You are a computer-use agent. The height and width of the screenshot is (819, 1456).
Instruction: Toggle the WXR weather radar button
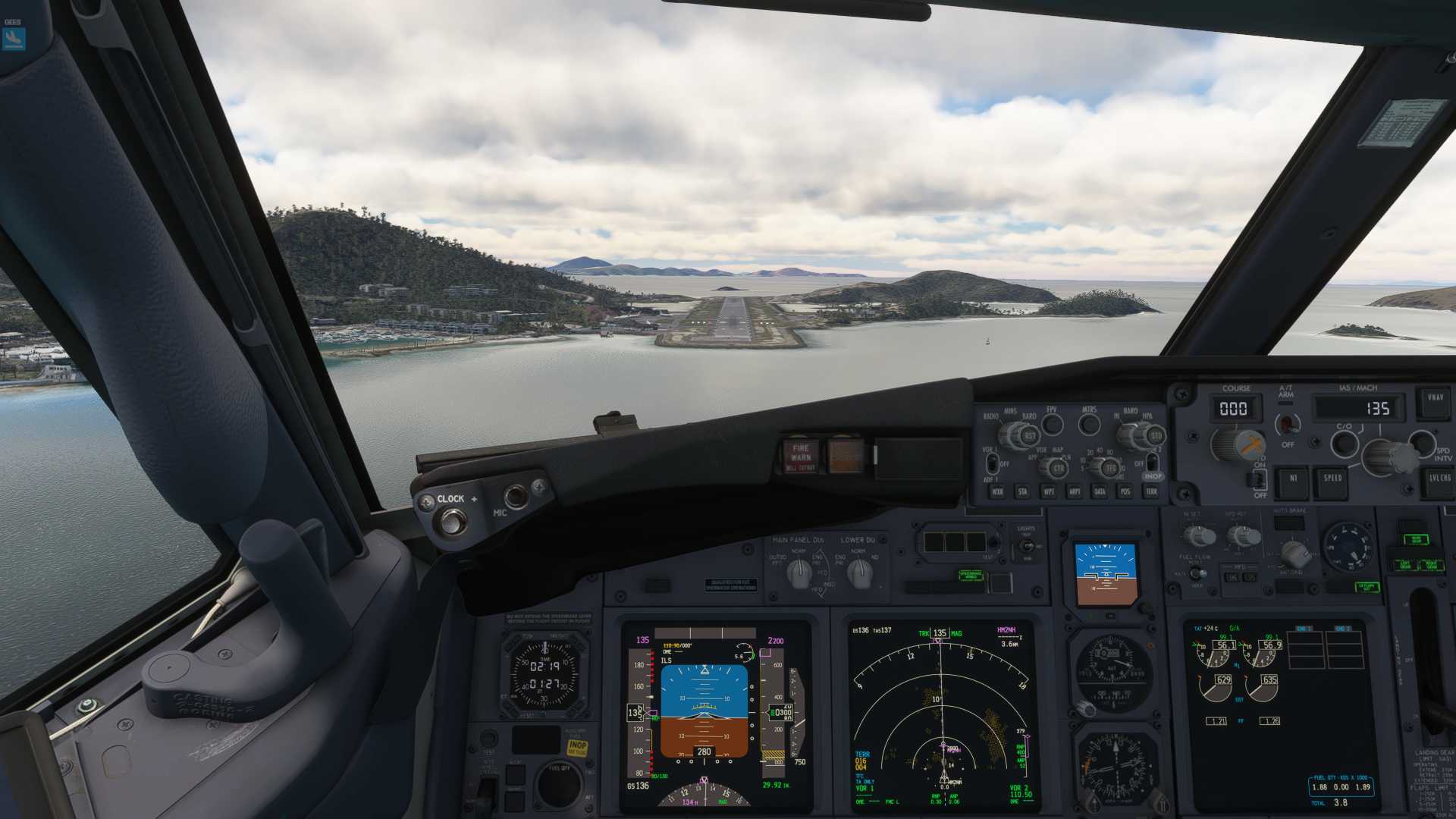click(997, 492)
